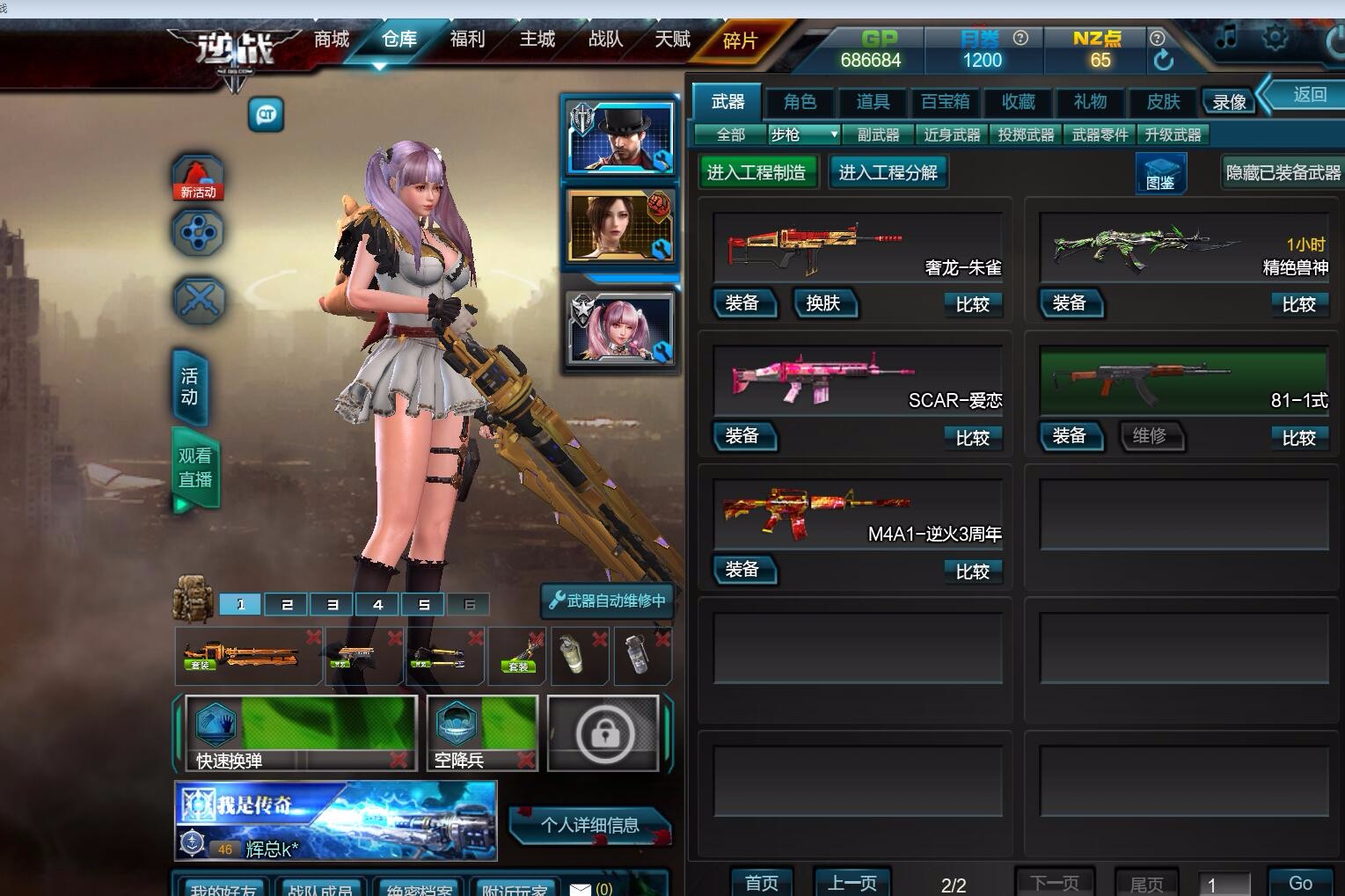
Task: Open the gear settings icon
Action: tap(1275, 38)
